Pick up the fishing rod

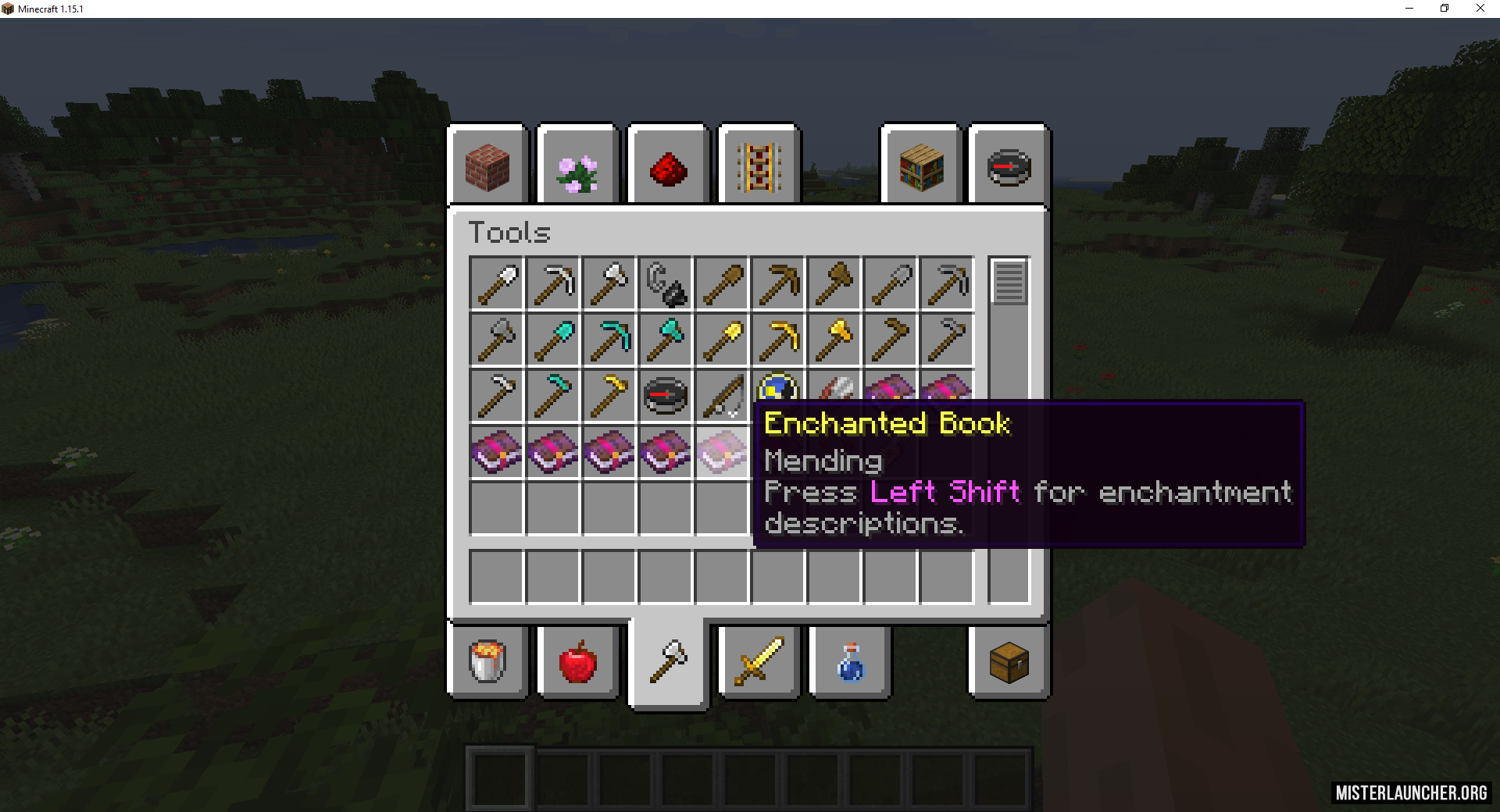coord(722,396)
